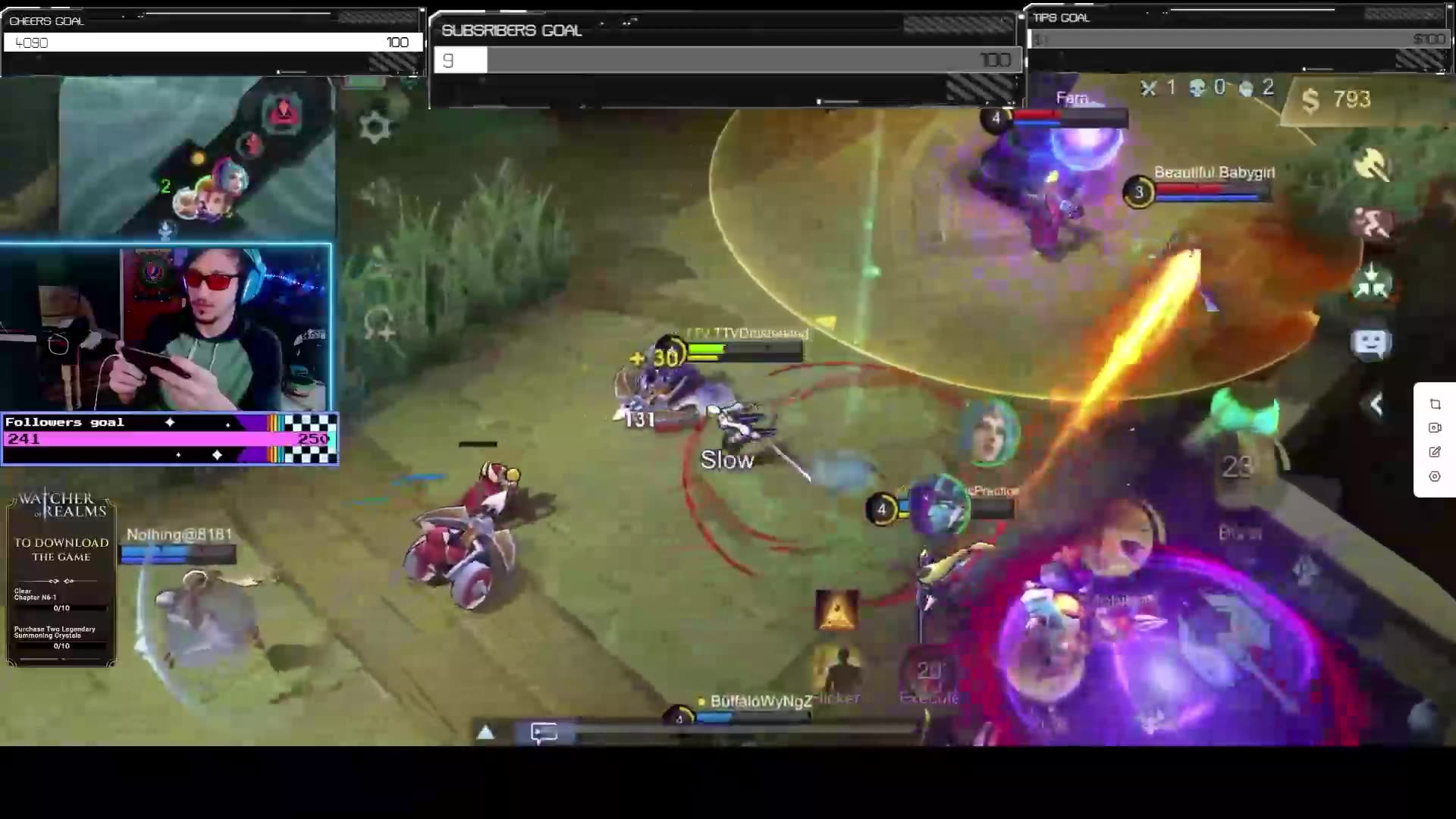Open the floating panel settings gear
This screenshot has width=1456, height=819.
point(1434,476)
